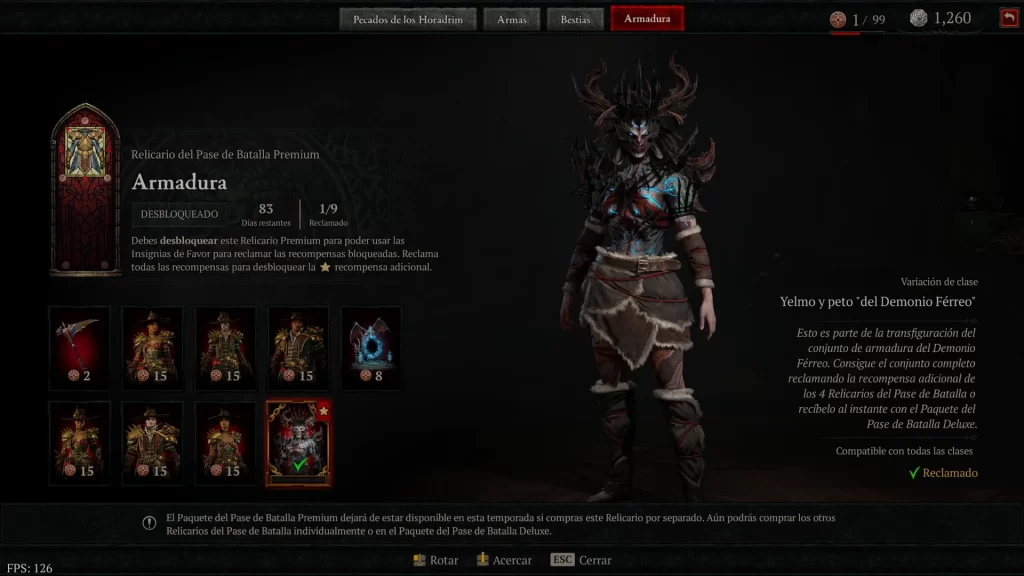
Task: Choose the Armadura tab
Action: pyautogui.click(x=647, y=19)
